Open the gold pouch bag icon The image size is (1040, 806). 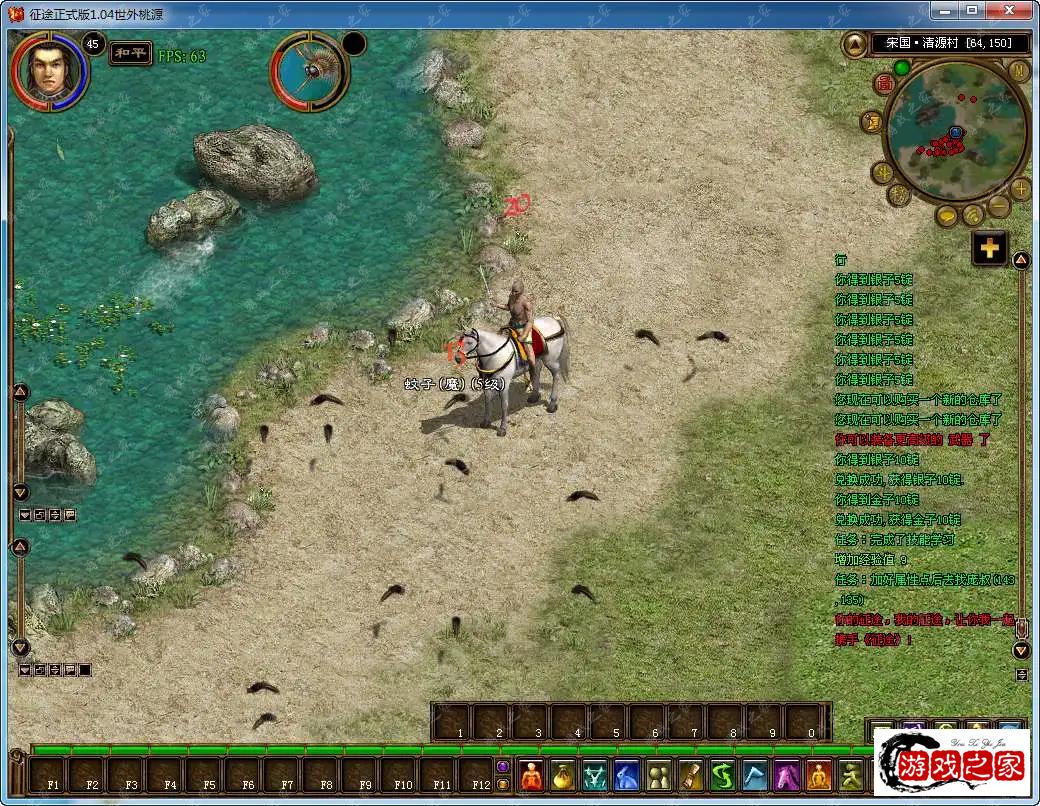pyautogui.click(x=565, y=776)
